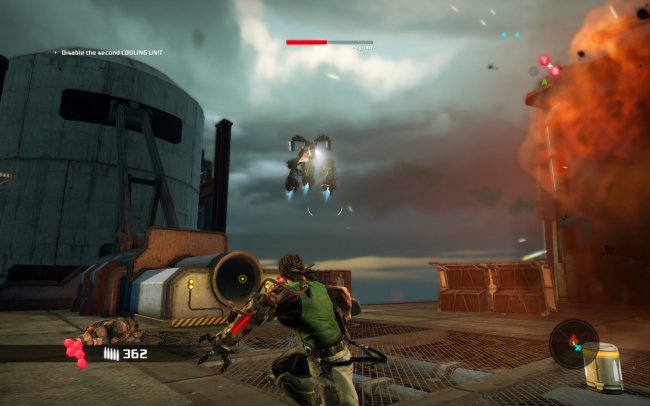
Task: Open the circular radar display
Action: tap(573, 343)
